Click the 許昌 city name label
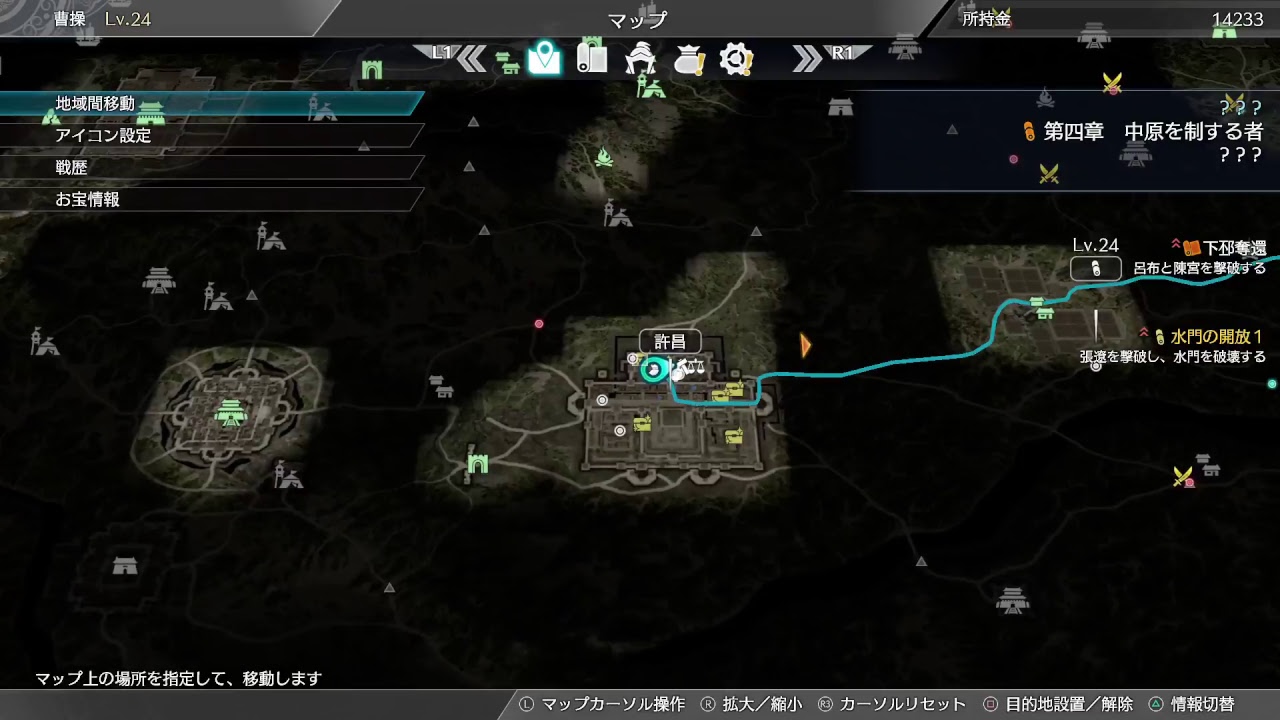The width and height of the screenshot is (1280, 720). (670, 342)
